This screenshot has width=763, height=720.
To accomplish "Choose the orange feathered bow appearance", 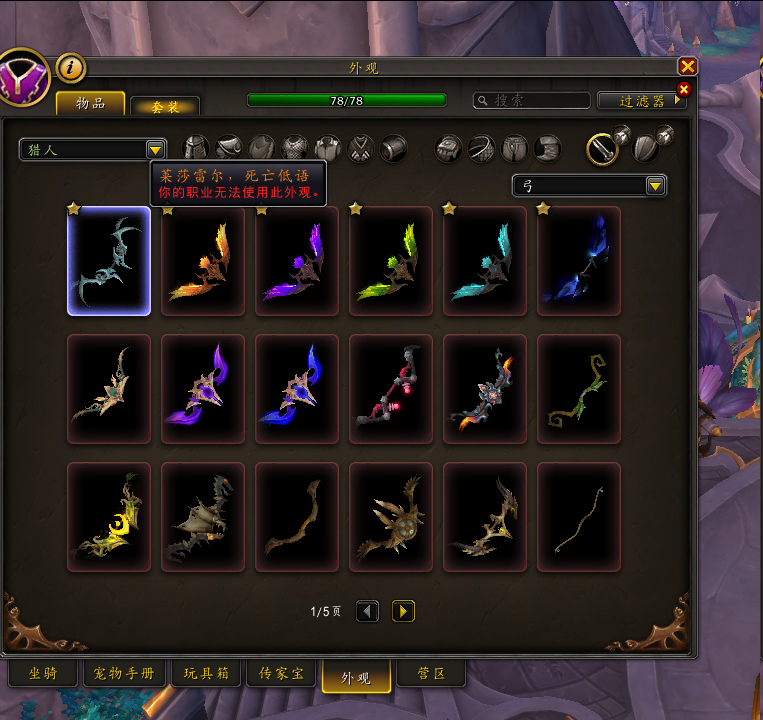I will 203,261.
